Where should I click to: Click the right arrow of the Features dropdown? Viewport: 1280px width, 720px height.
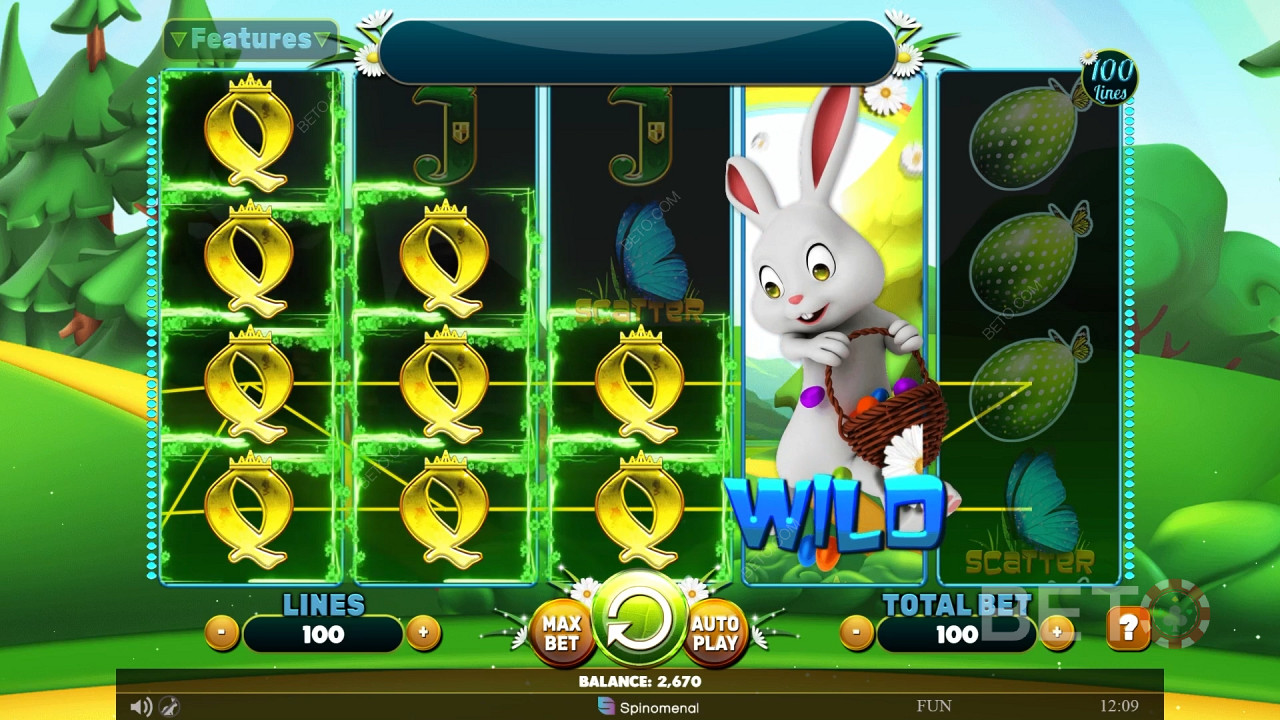click(x=321, y=40)
